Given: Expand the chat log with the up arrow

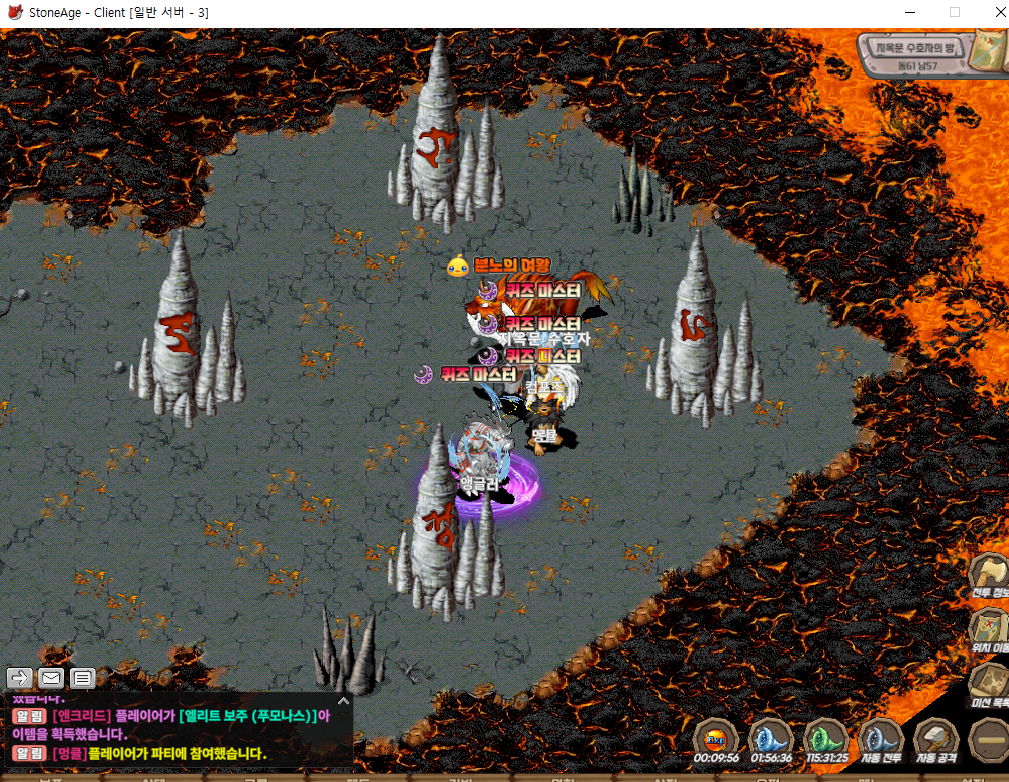Looking at the screenshot, I should pyautogui.click(x=343, y=701).
